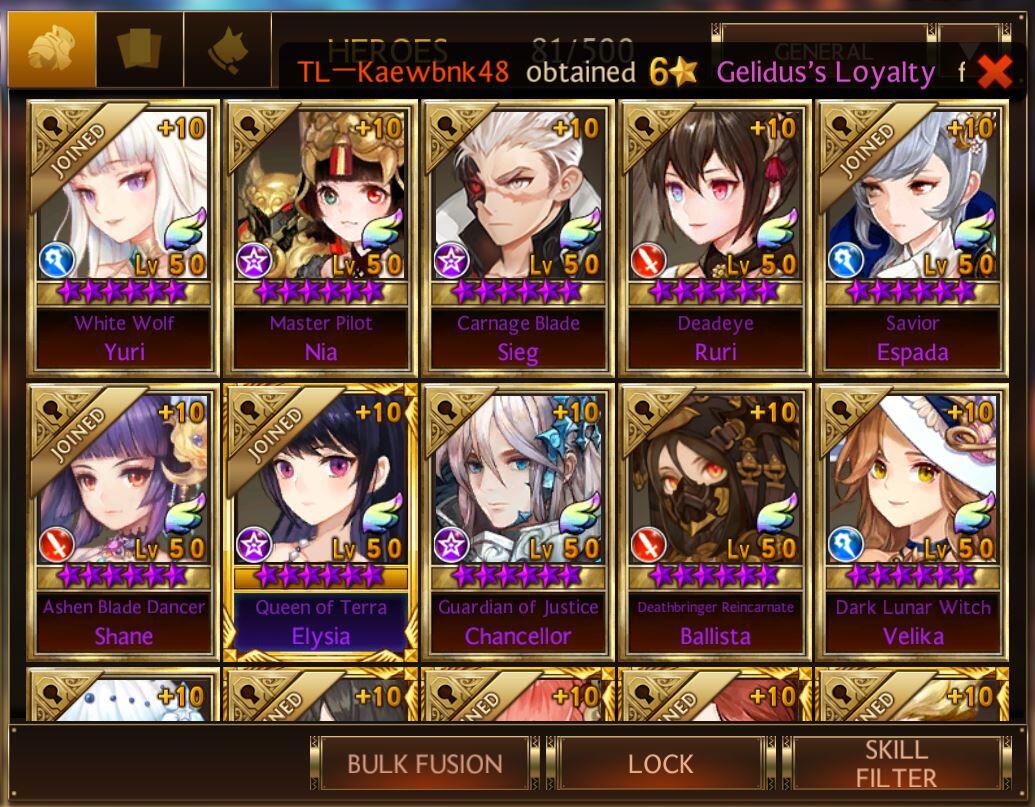Open the Bulk Fusion option
This screenshot has height=807, width=1035.
click(x=424, y=765)
